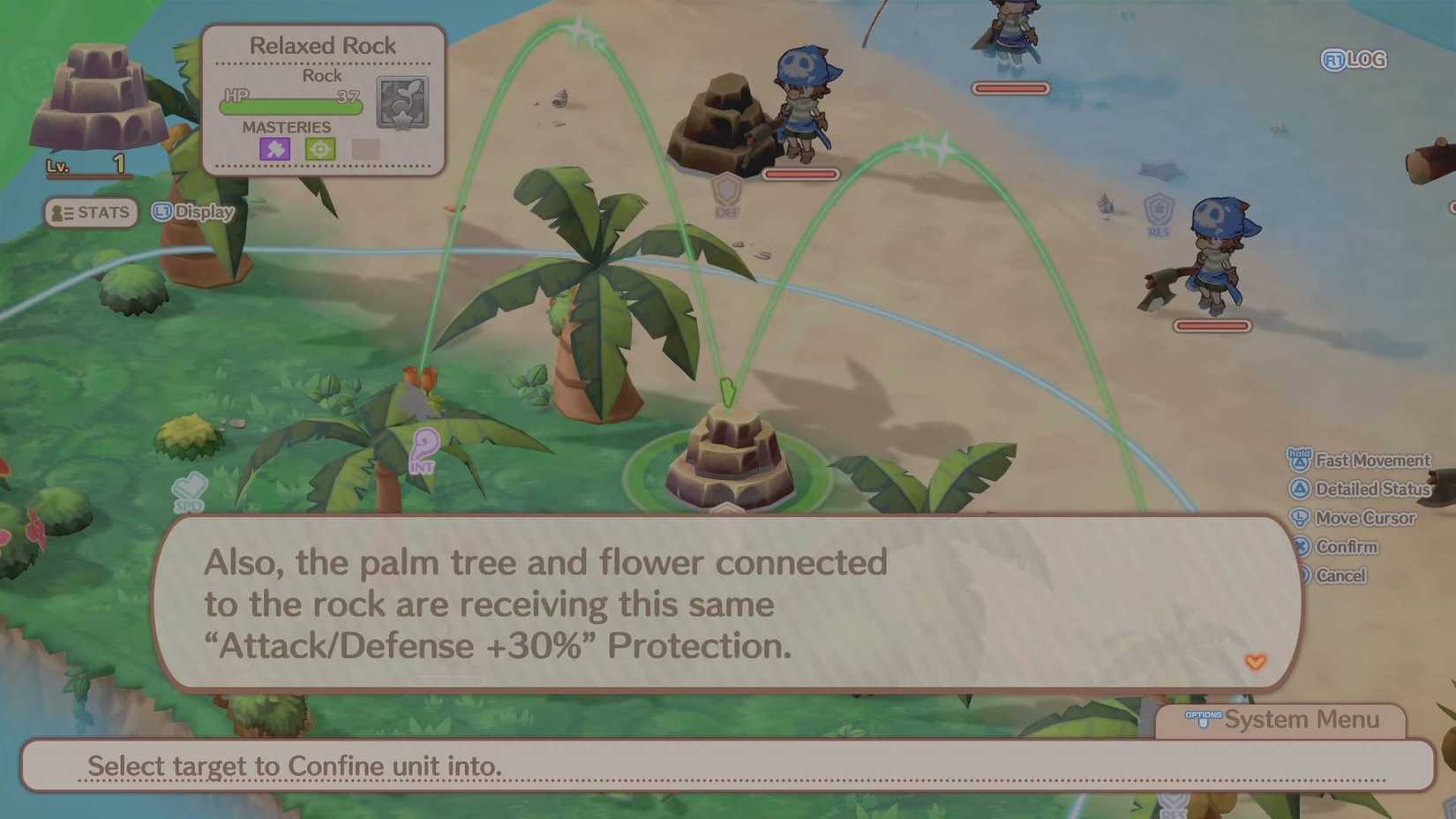Viewport: 1456px width, 819px height.
Task: Expand the dialogue with the orange down arrow
Action: tap(1257, 661)
